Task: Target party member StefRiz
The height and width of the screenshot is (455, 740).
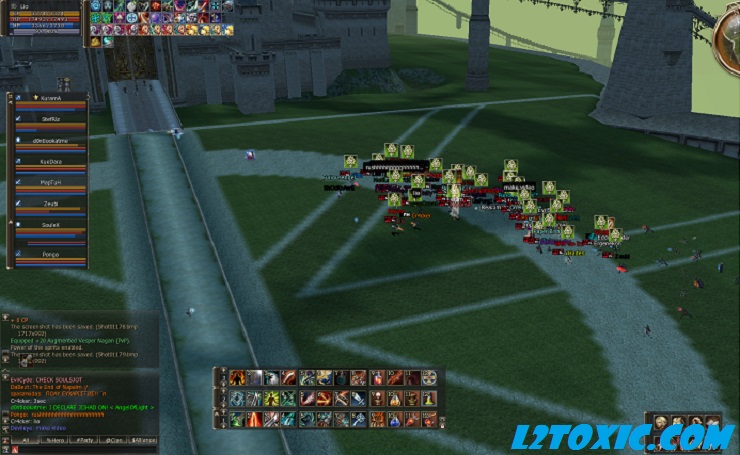Action: tap(50, 118)
